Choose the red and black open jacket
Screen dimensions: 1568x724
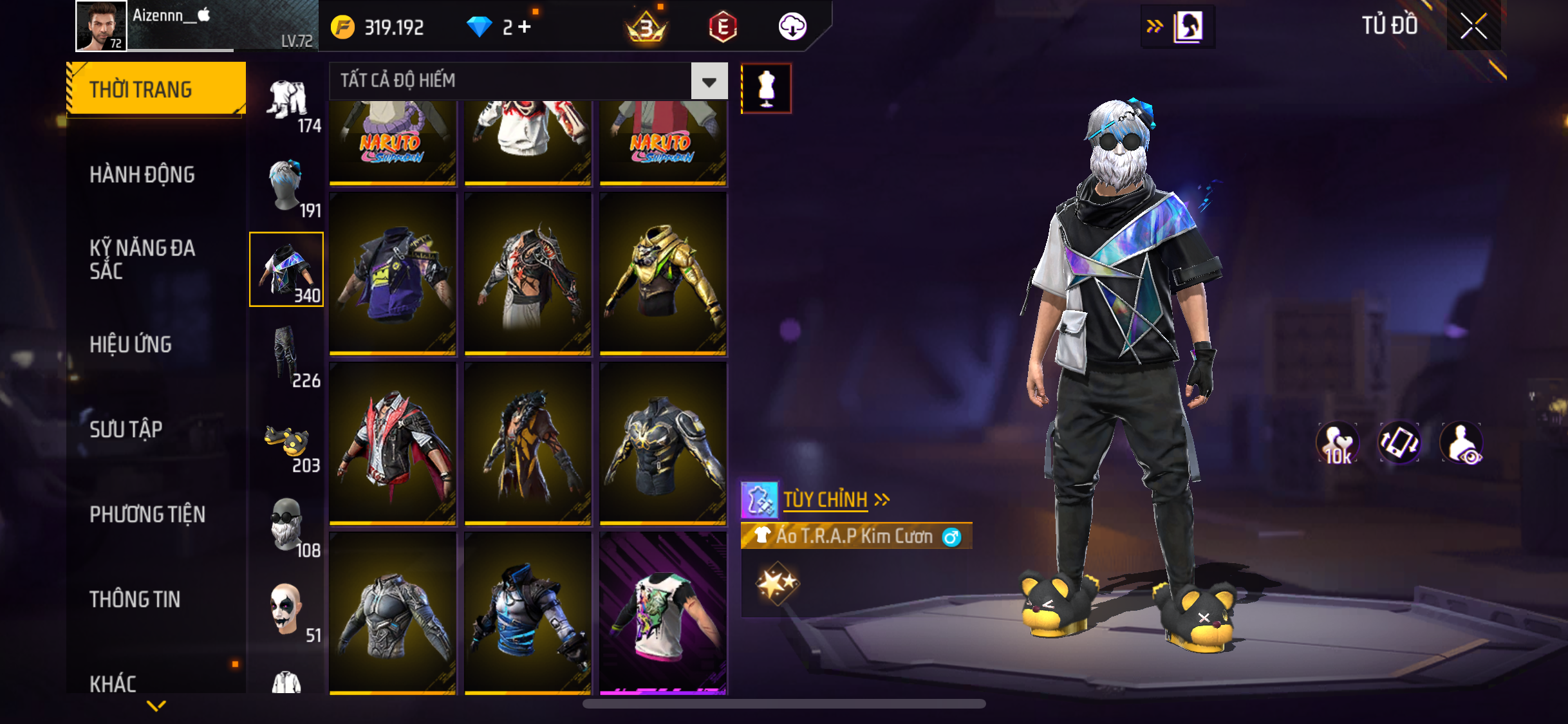tap(393, 444)
